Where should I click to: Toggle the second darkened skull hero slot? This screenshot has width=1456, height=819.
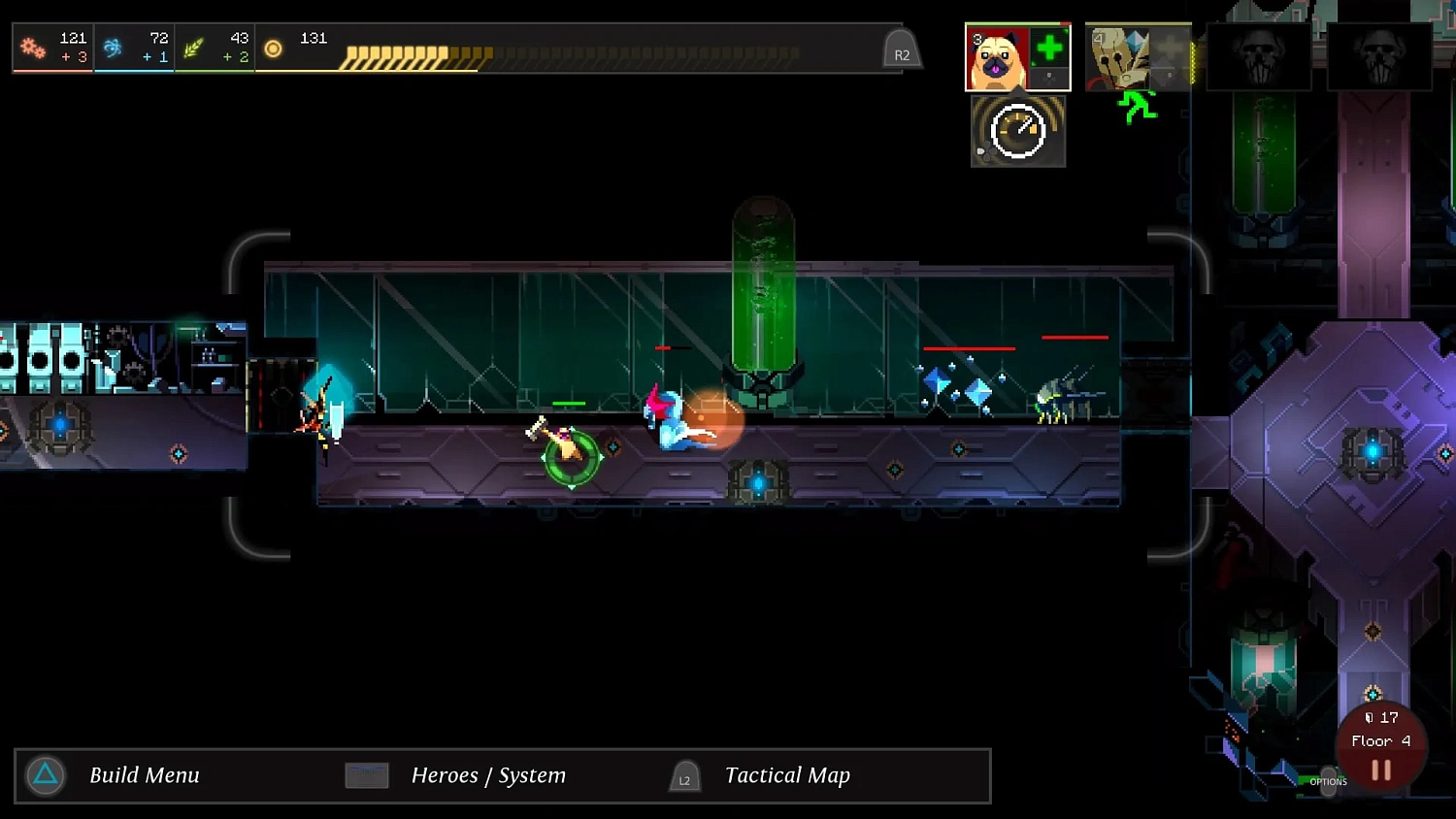(1379, 56)
